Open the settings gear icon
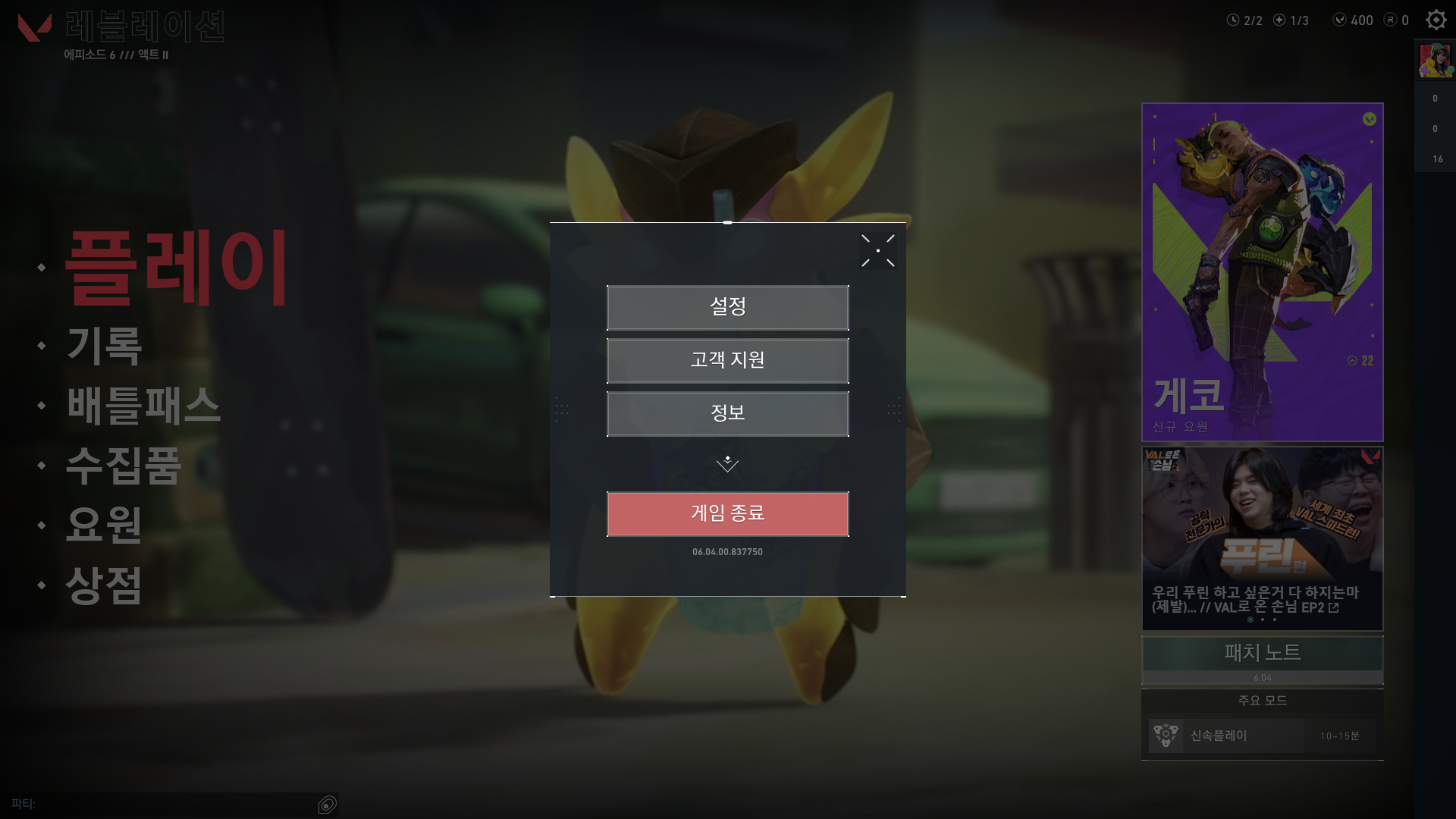 [x=1436, y=20]
